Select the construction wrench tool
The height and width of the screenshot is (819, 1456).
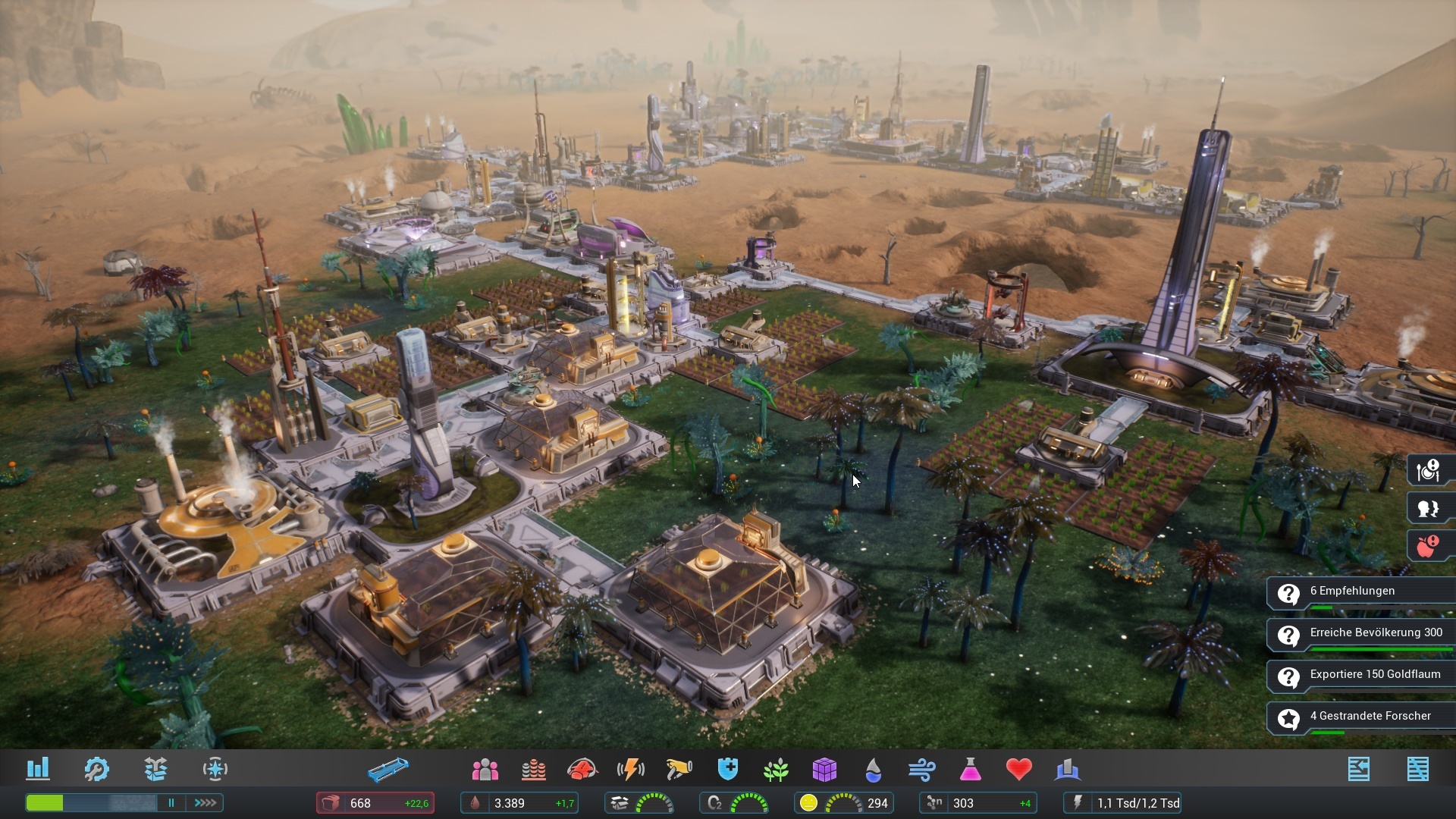tap(96, 769)
